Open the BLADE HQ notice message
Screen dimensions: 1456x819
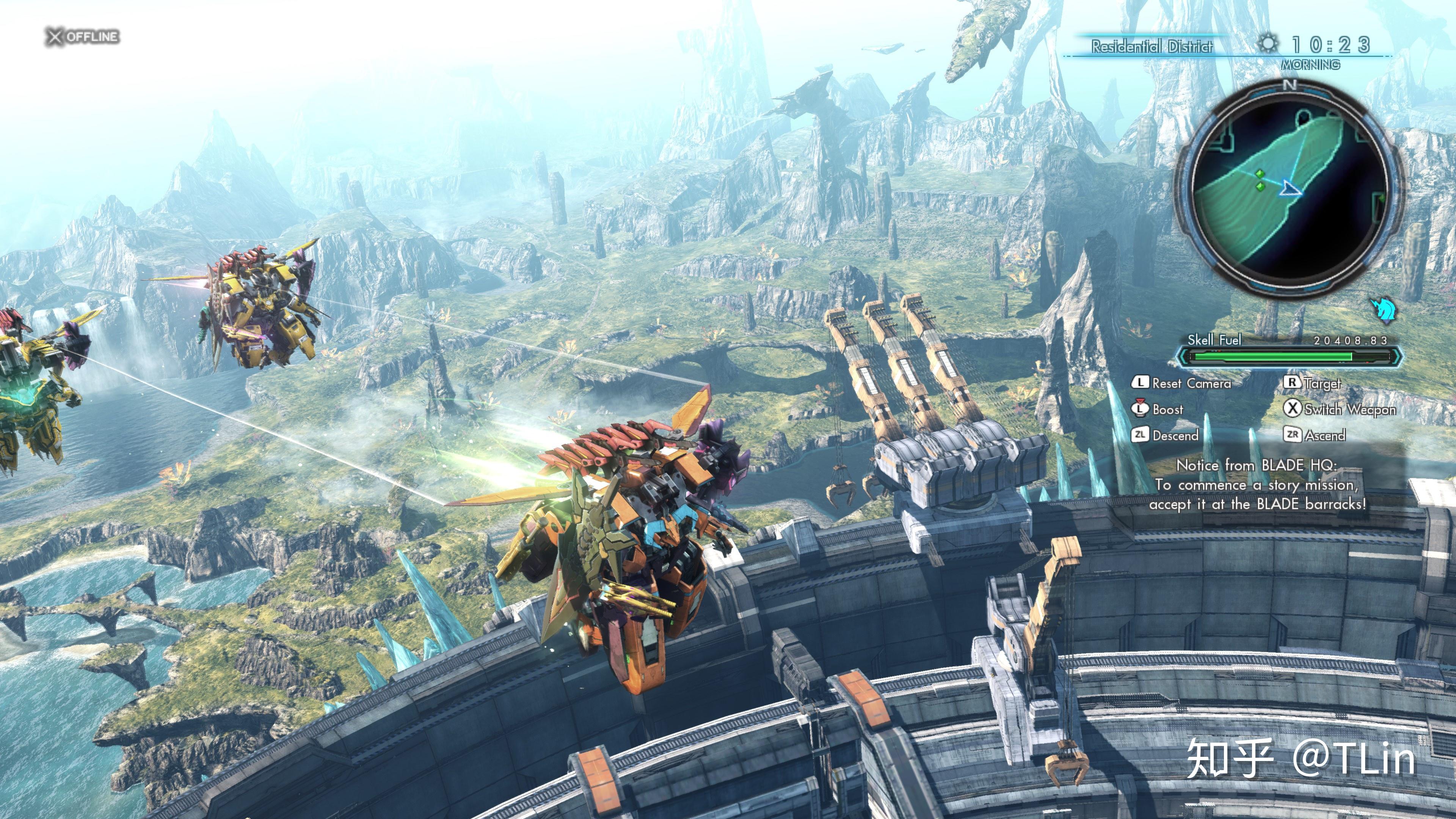tap(1257, 485)
